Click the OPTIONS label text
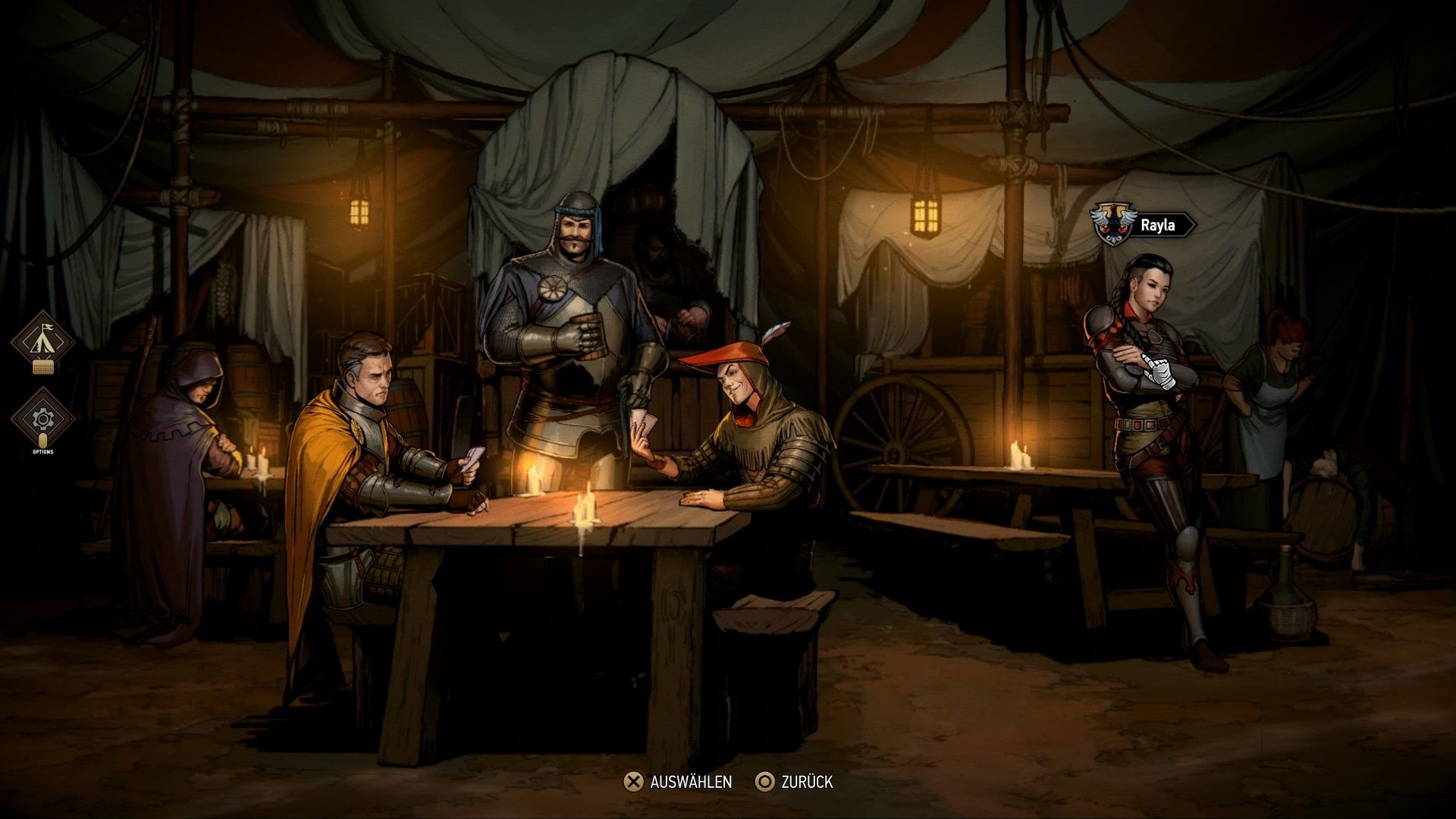This screenshot has width=1456, height=819. click(43, 450)
